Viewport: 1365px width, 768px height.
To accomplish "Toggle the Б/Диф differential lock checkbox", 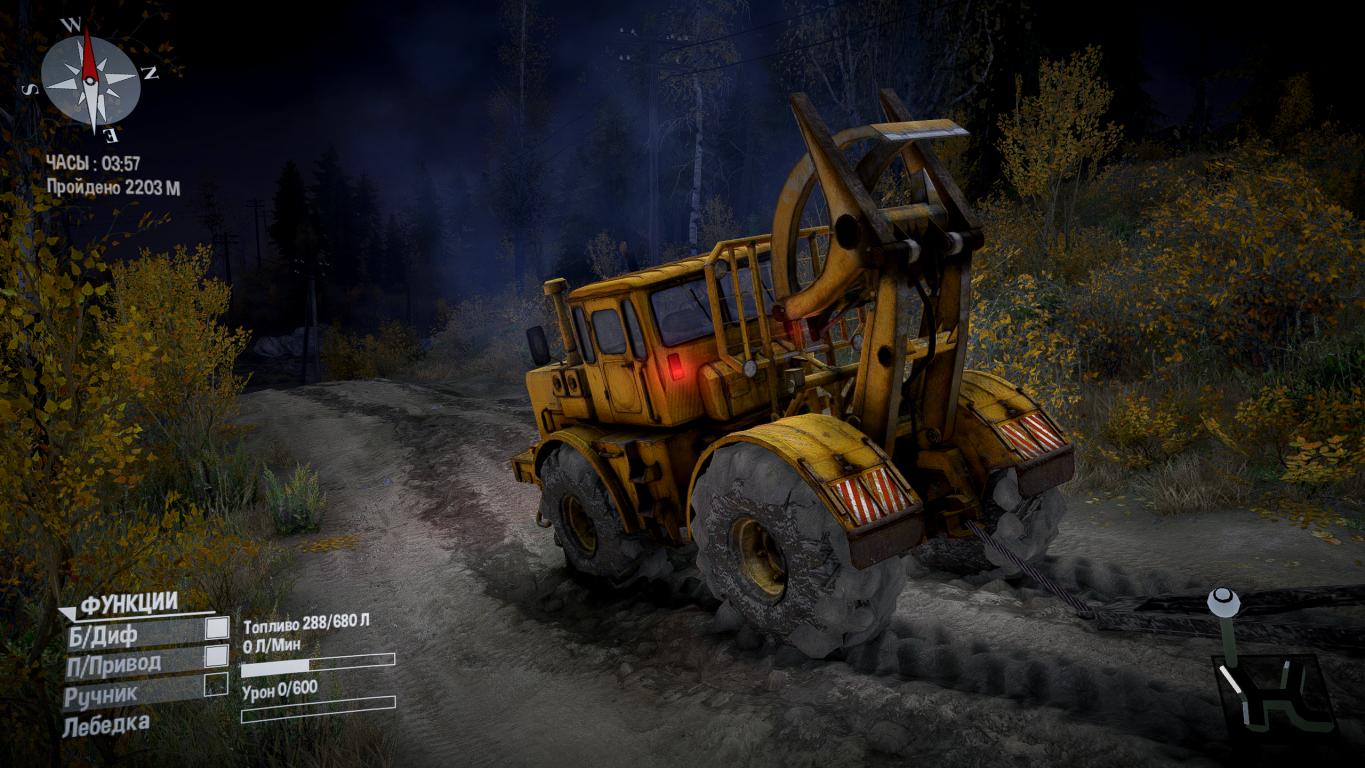I will click(x=216, y=628).
